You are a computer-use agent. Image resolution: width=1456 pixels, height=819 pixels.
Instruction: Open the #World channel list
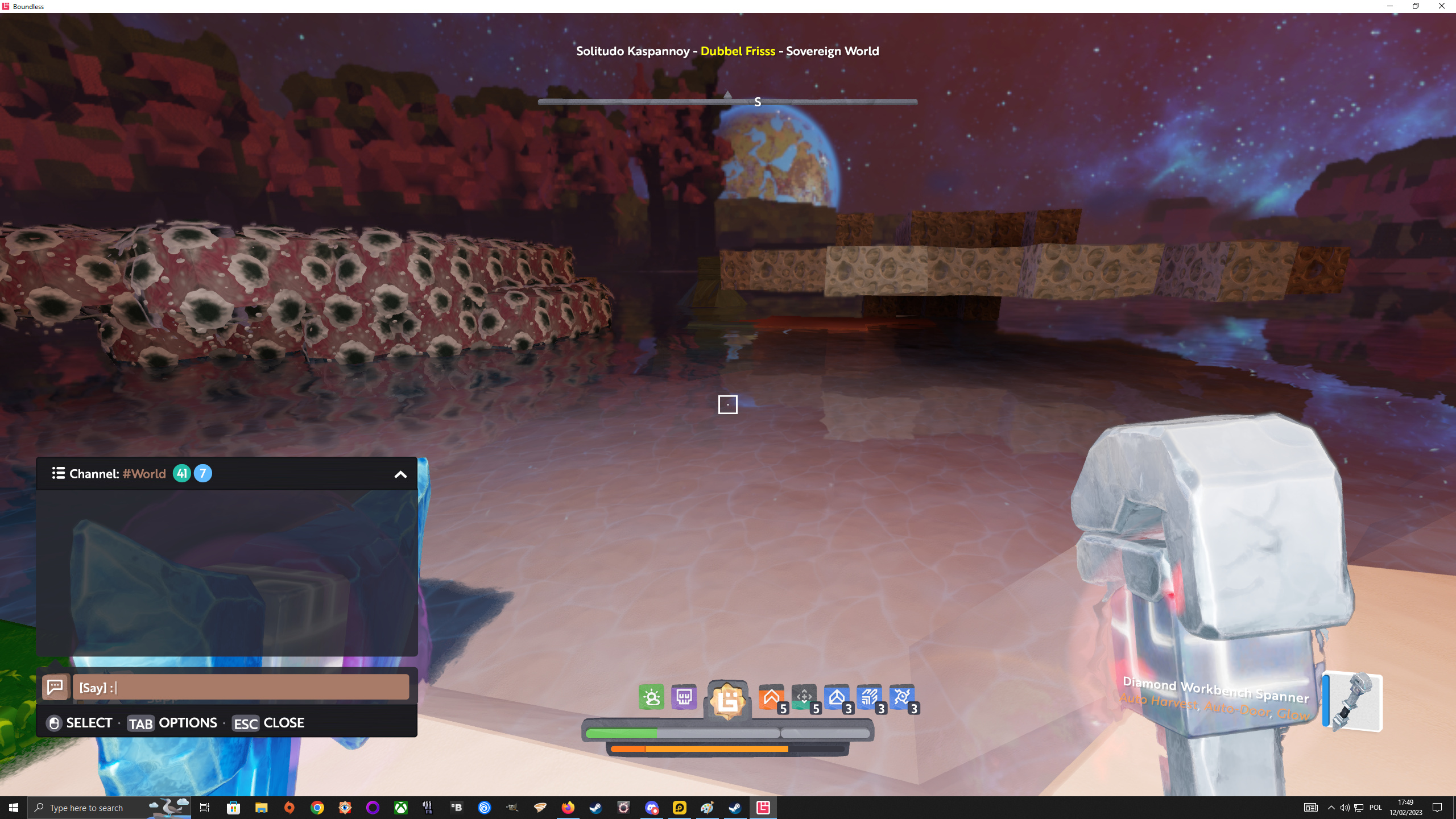tap(58, 473)
